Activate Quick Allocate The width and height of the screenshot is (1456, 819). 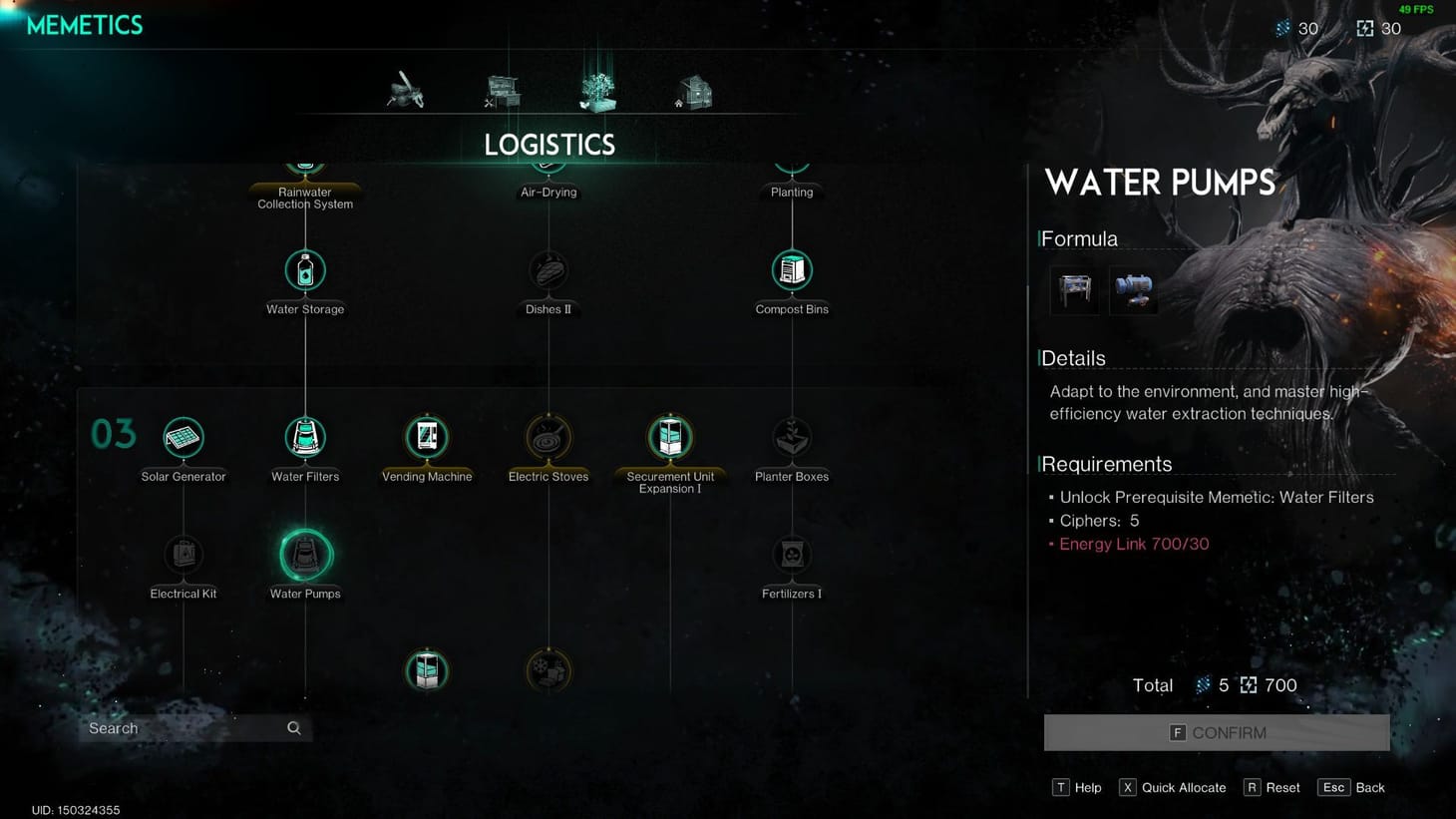pyautogui.click(x=1173, y=787)
